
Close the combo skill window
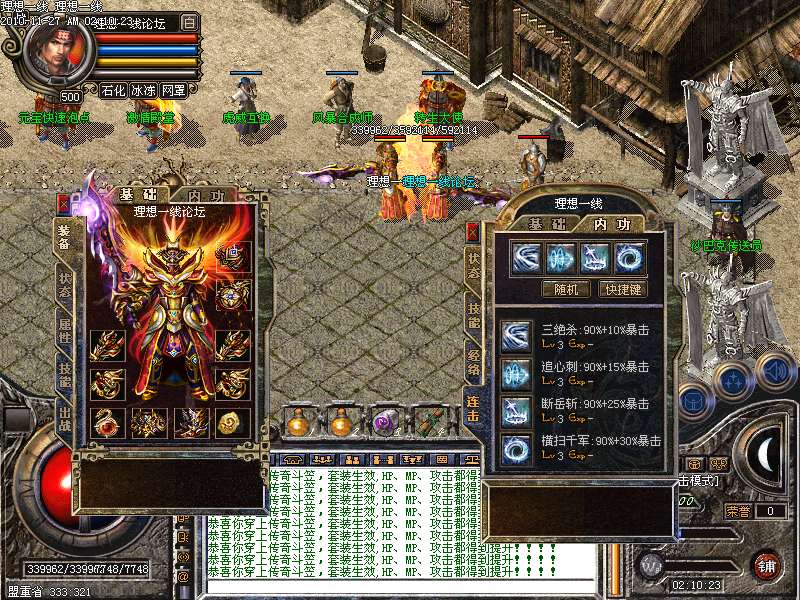coord(473,231)
